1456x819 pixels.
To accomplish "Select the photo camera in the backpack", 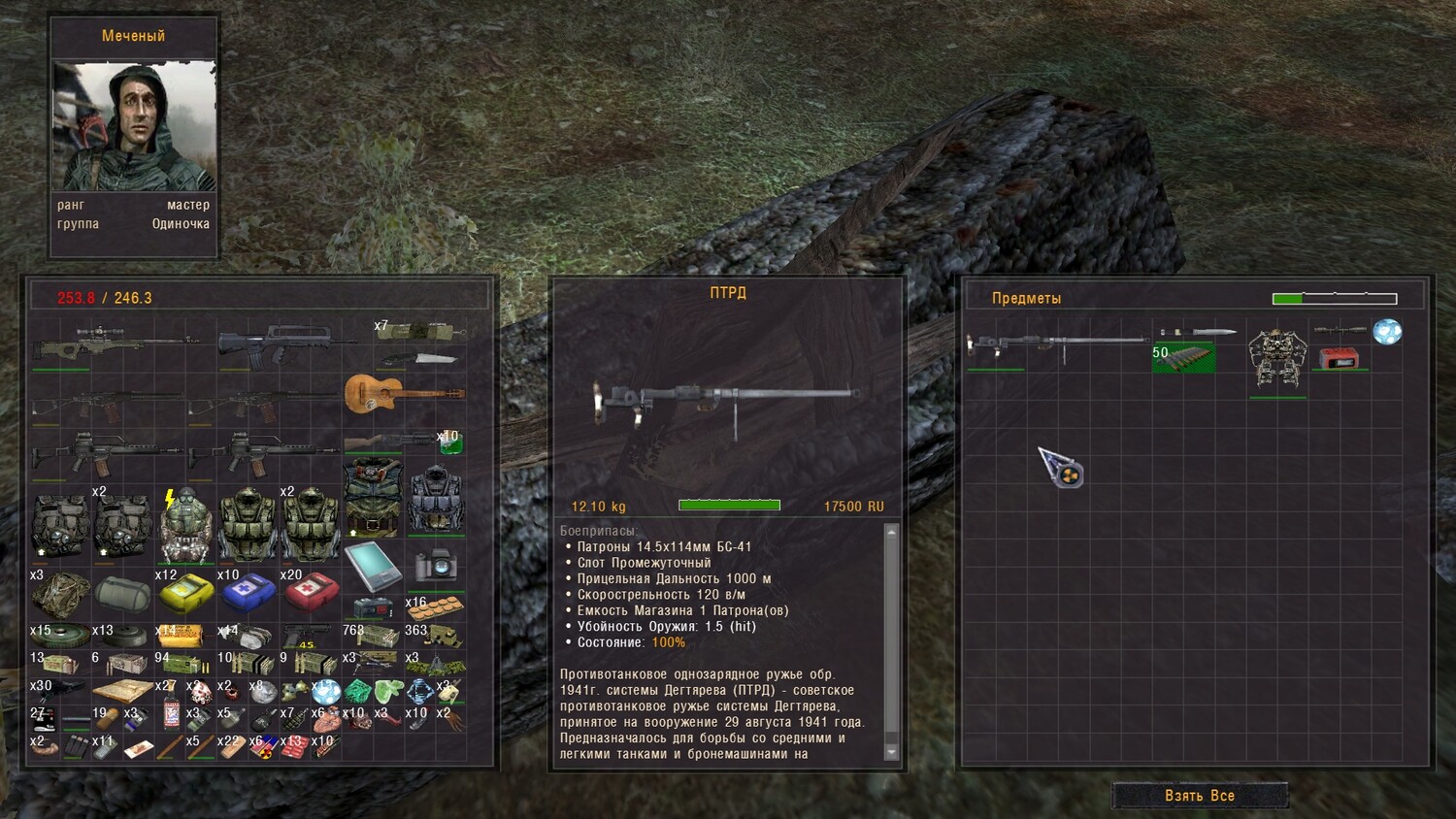I will tap(435, 563).
